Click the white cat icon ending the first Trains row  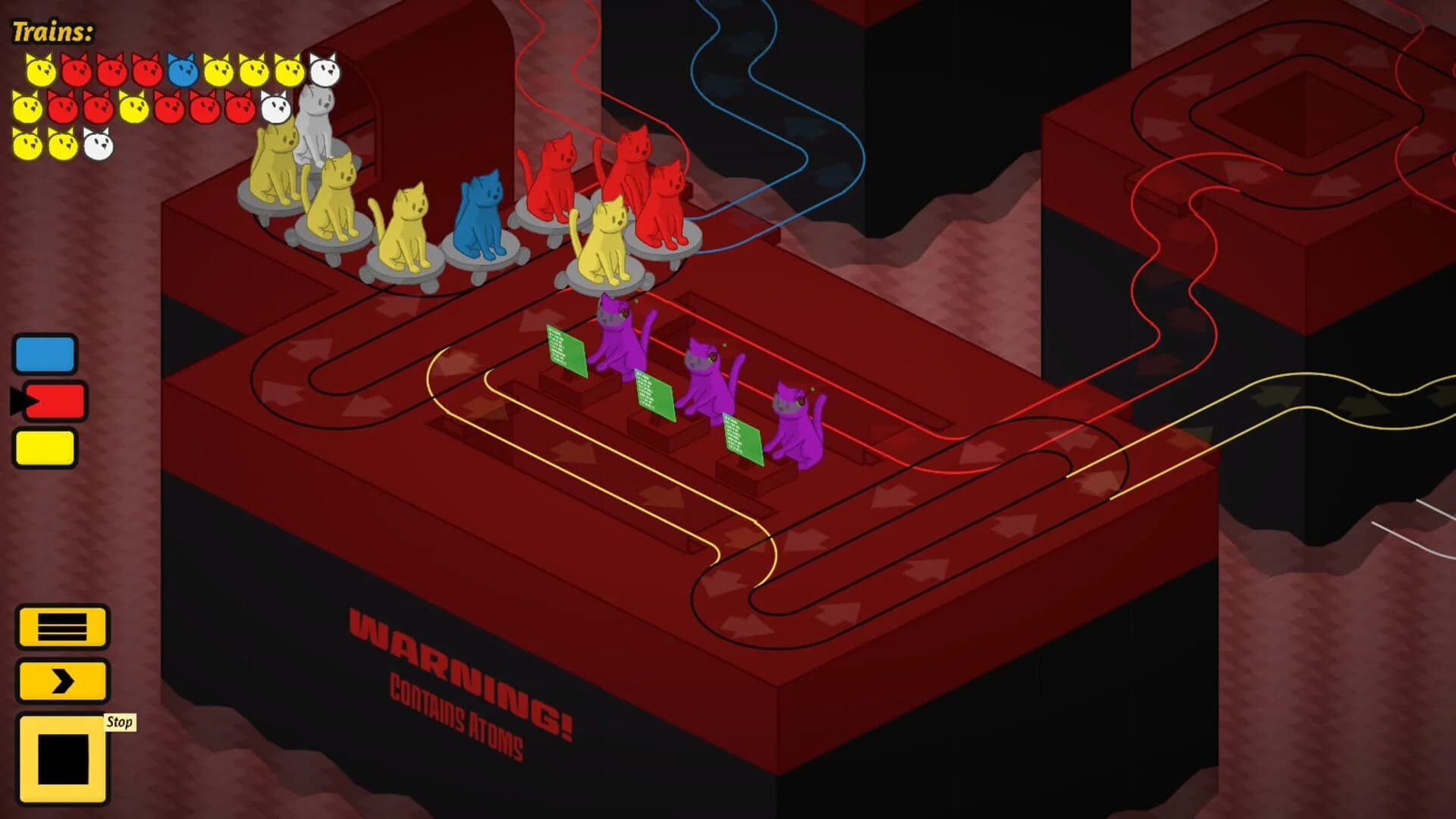325,68
